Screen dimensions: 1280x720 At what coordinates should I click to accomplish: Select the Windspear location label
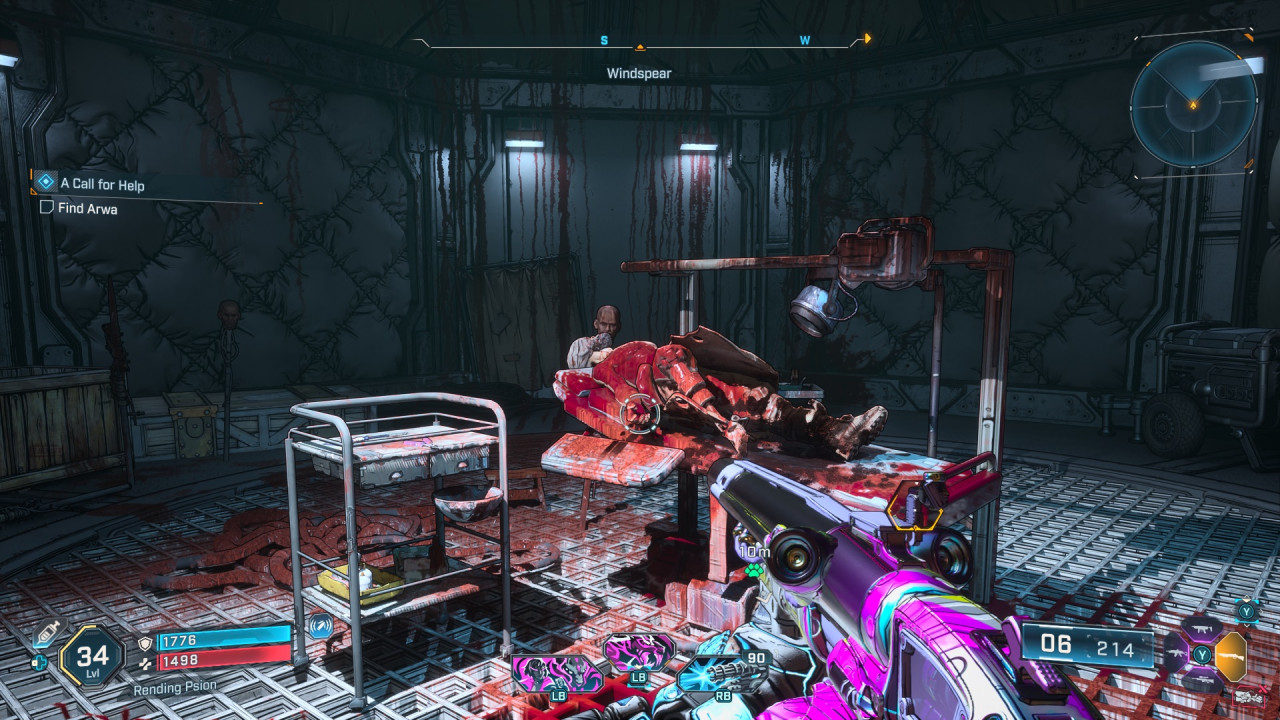637,73
